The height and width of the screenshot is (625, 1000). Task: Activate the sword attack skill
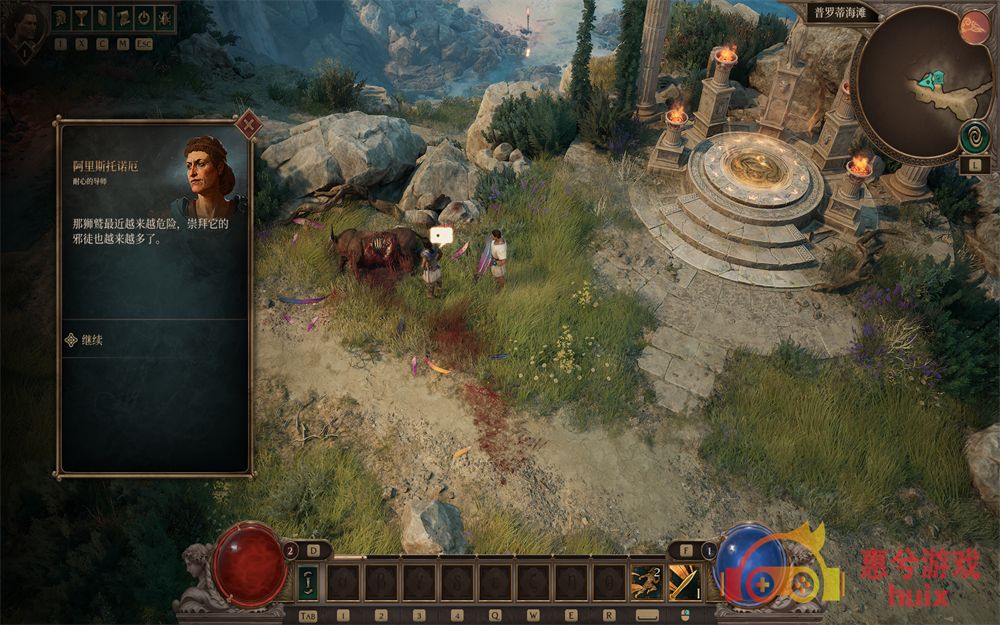tap(685, 582)
